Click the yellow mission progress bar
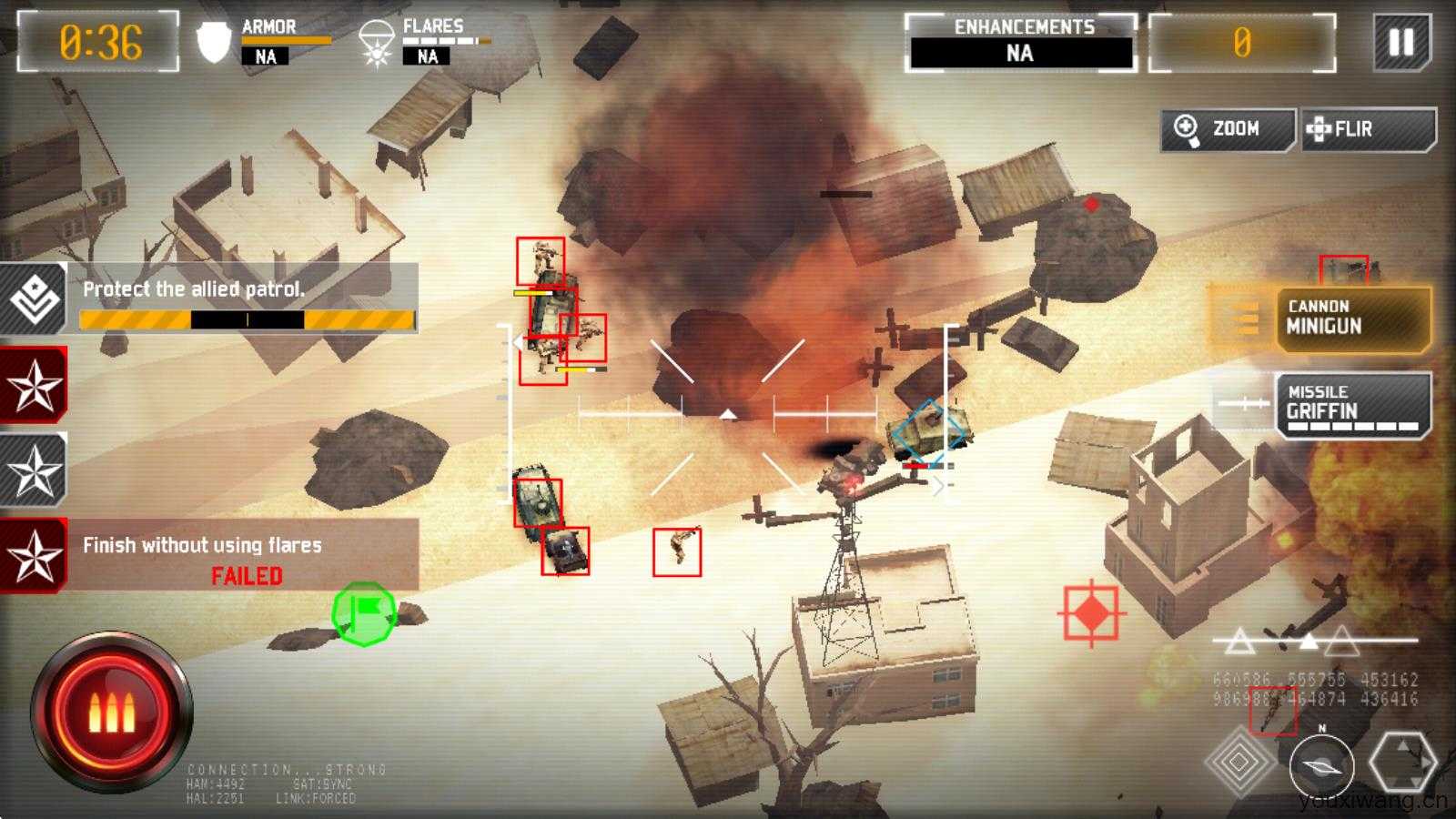1456x819 pixels. click(246, 318)
